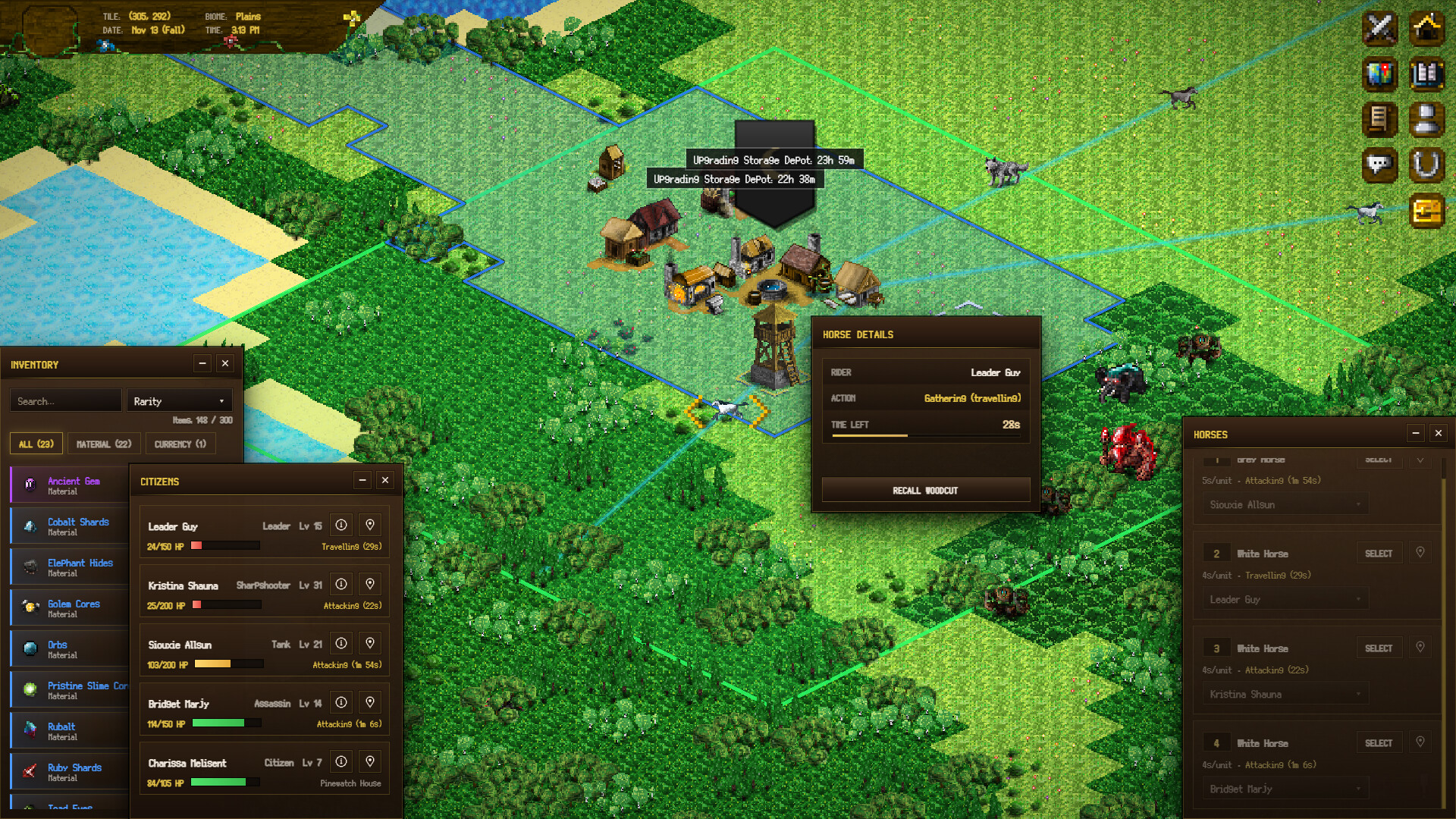
Task: Check Siouxie Allsun's HP bar
Action: [x=225, y=664]
